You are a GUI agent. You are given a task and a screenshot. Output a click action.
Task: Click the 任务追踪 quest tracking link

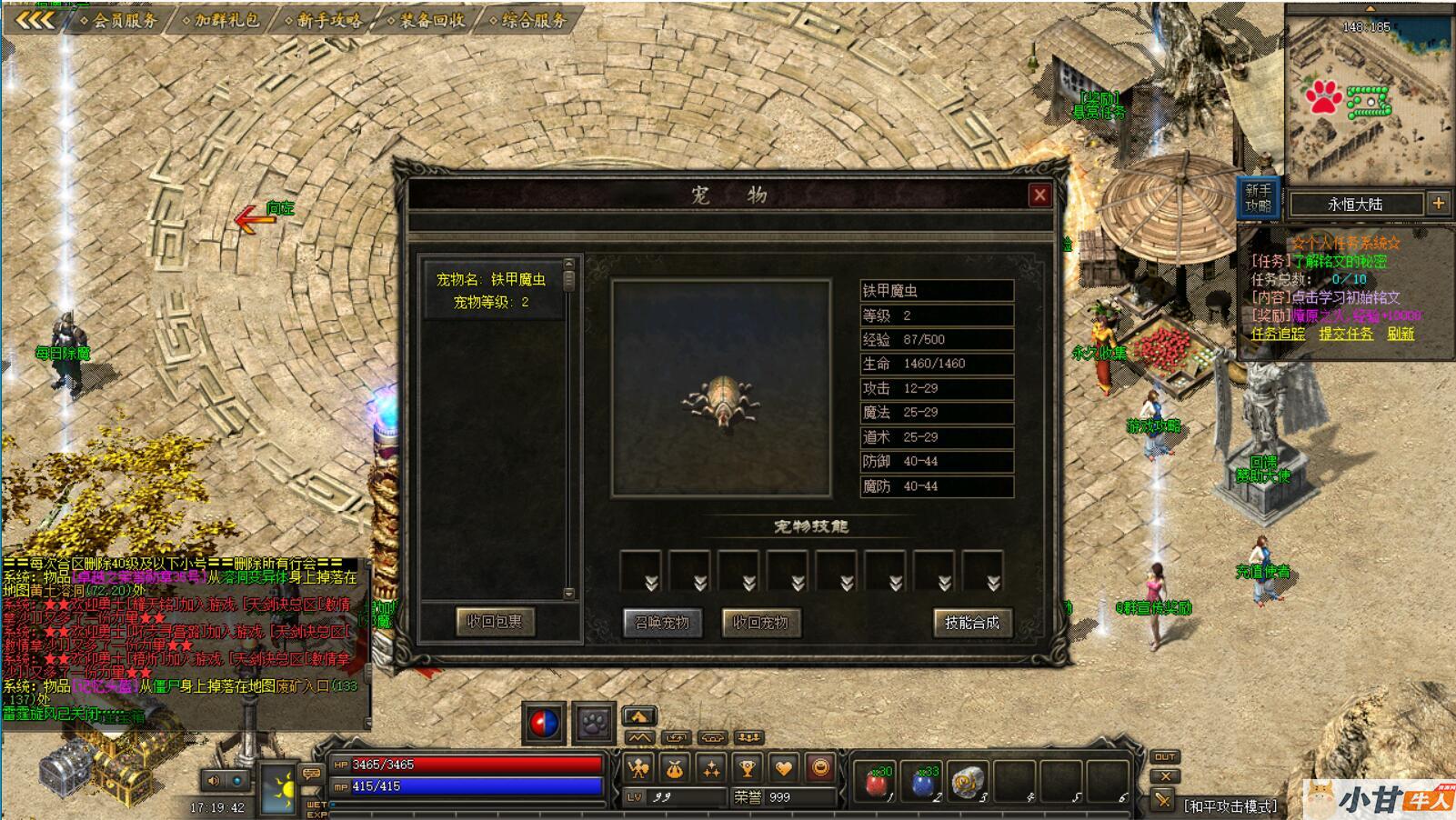[x=1278, y=334]
